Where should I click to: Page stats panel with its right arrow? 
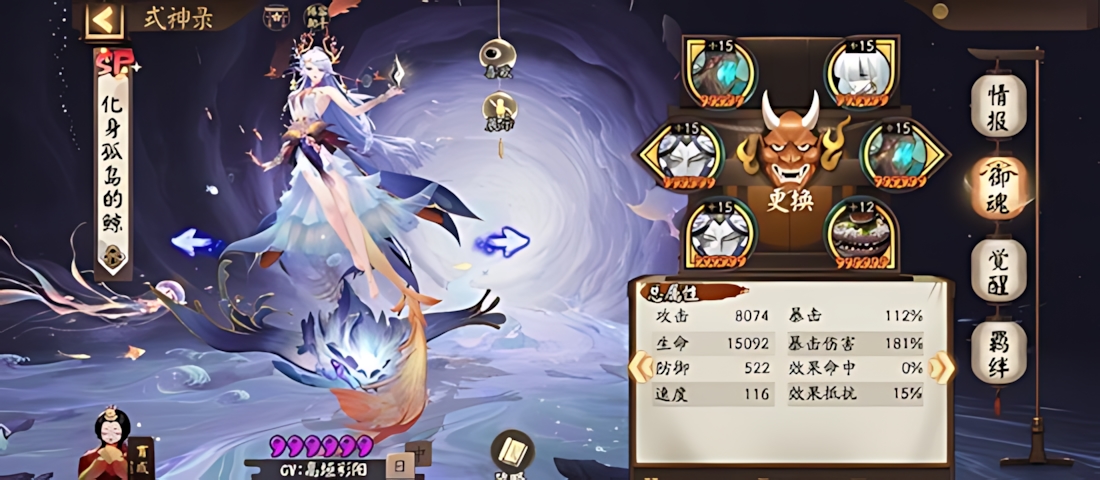tap(941, 367)
